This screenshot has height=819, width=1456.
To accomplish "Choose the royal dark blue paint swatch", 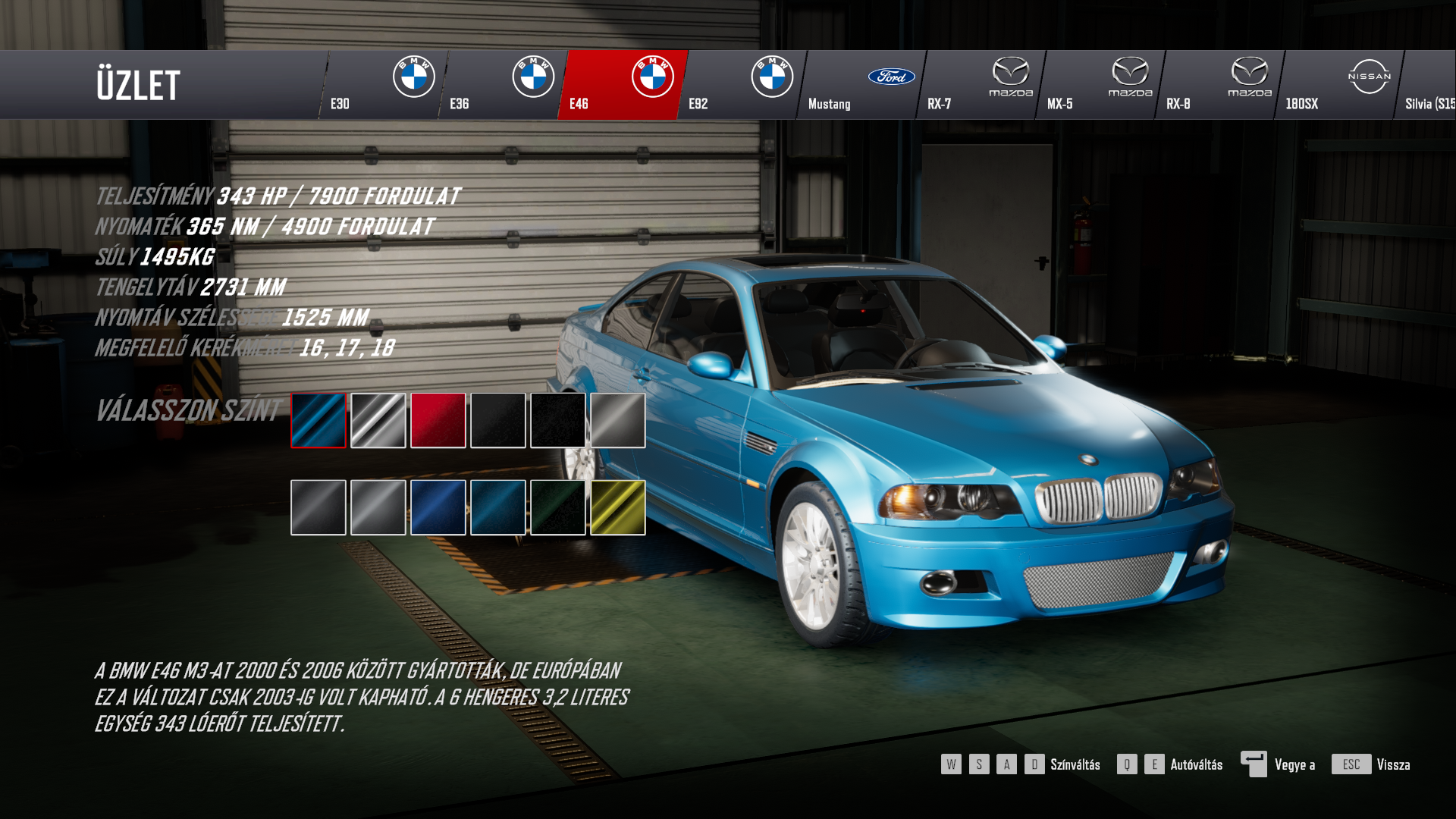I will pos(438,507).
